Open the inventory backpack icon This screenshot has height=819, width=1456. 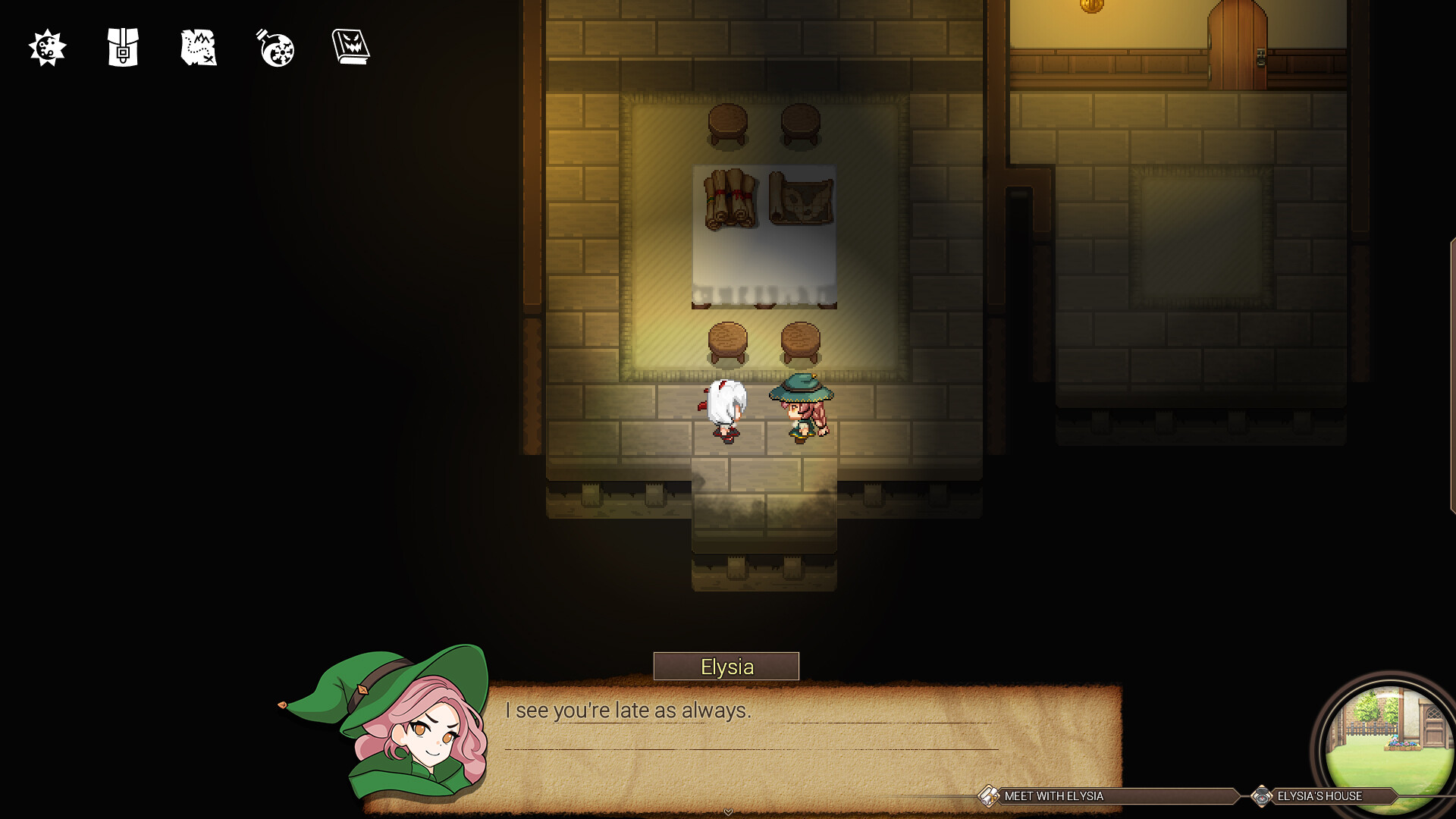point(121,48)
